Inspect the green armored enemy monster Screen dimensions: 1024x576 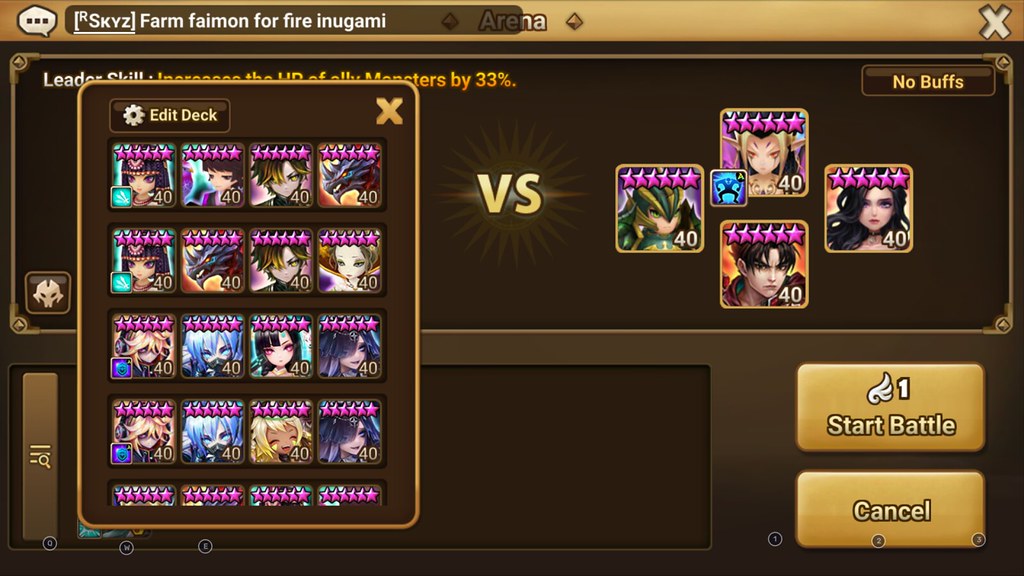click(x=658, y=208)
